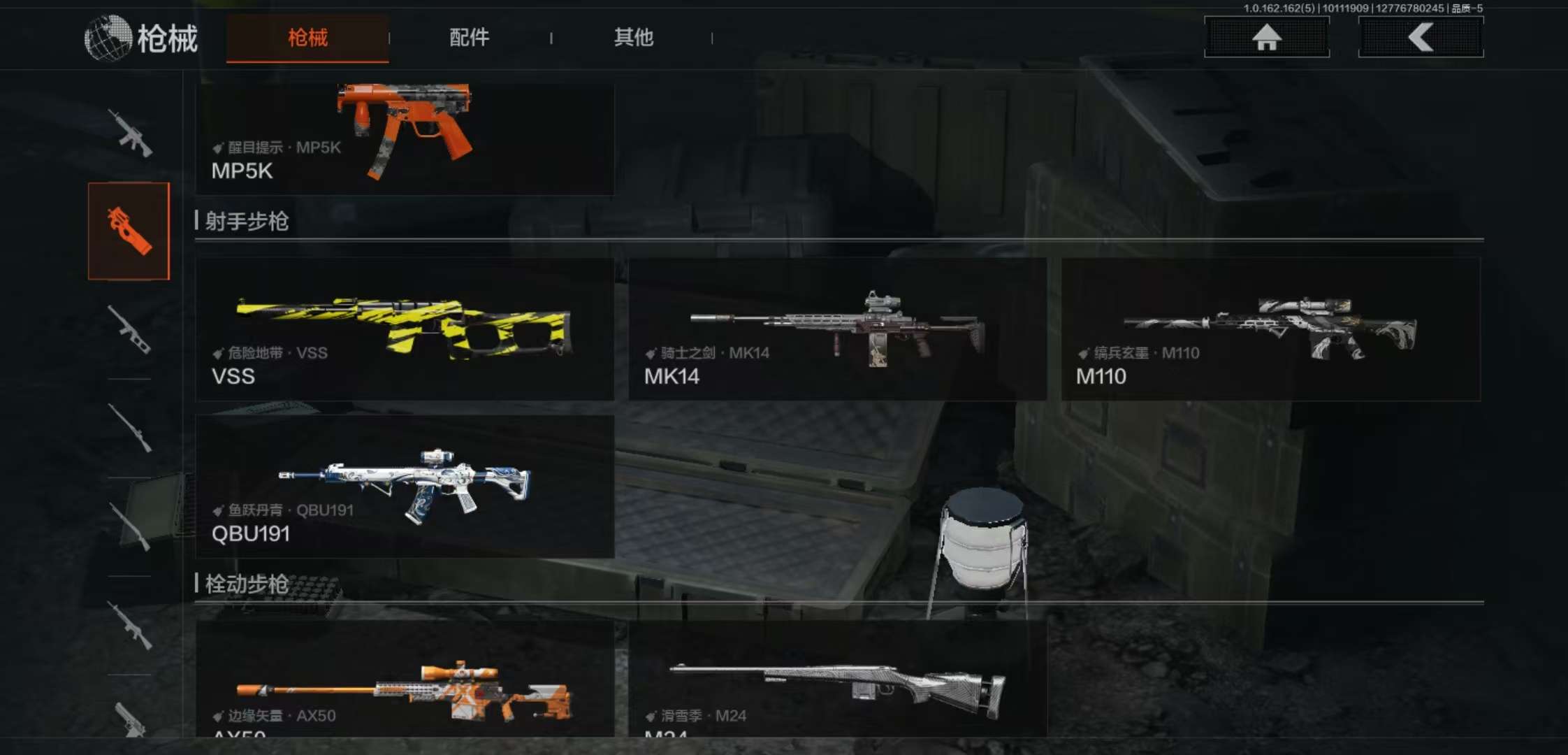The width and height of the screenshot is (1568, 755).
Task: Go back with the arrow button
Action: 1421,37
